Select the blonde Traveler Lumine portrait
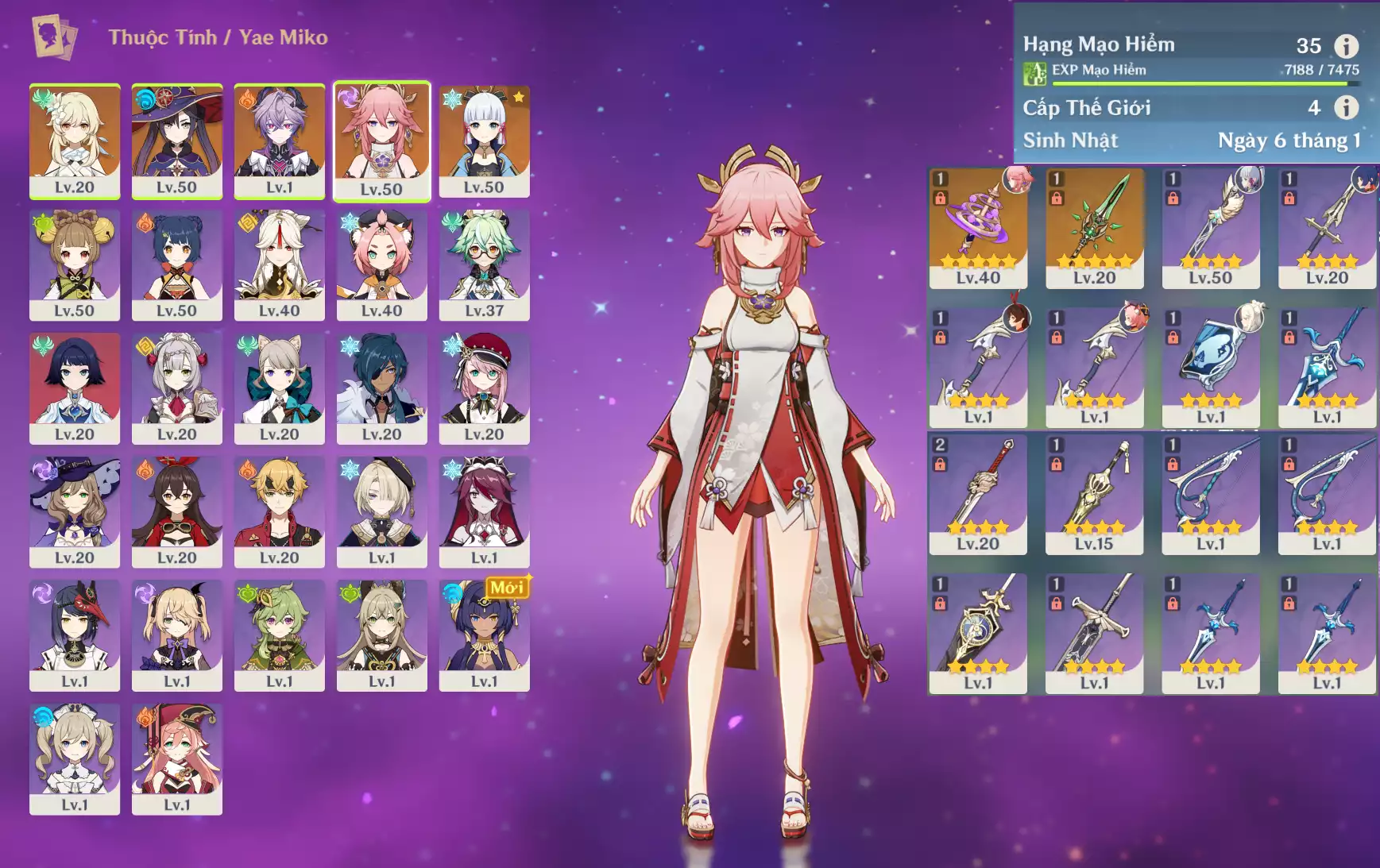 click(75, 141)
